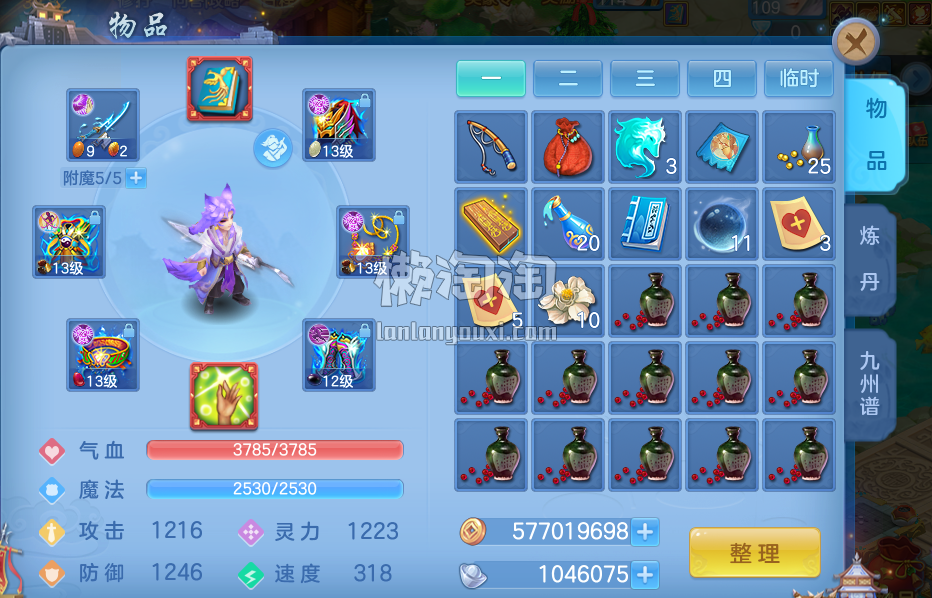932x598 pixels.
Task: Click the enchant 附魔 plus button
Action: click(136, 178)
